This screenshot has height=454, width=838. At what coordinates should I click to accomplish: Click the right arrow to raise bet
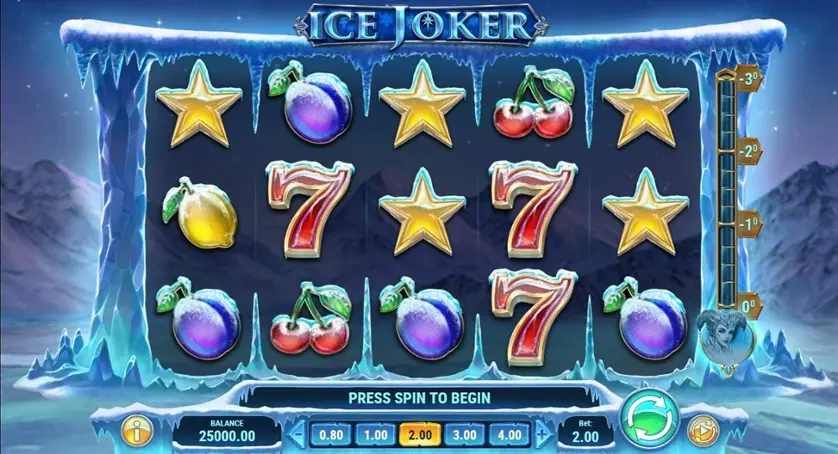(x=541, y=435)
